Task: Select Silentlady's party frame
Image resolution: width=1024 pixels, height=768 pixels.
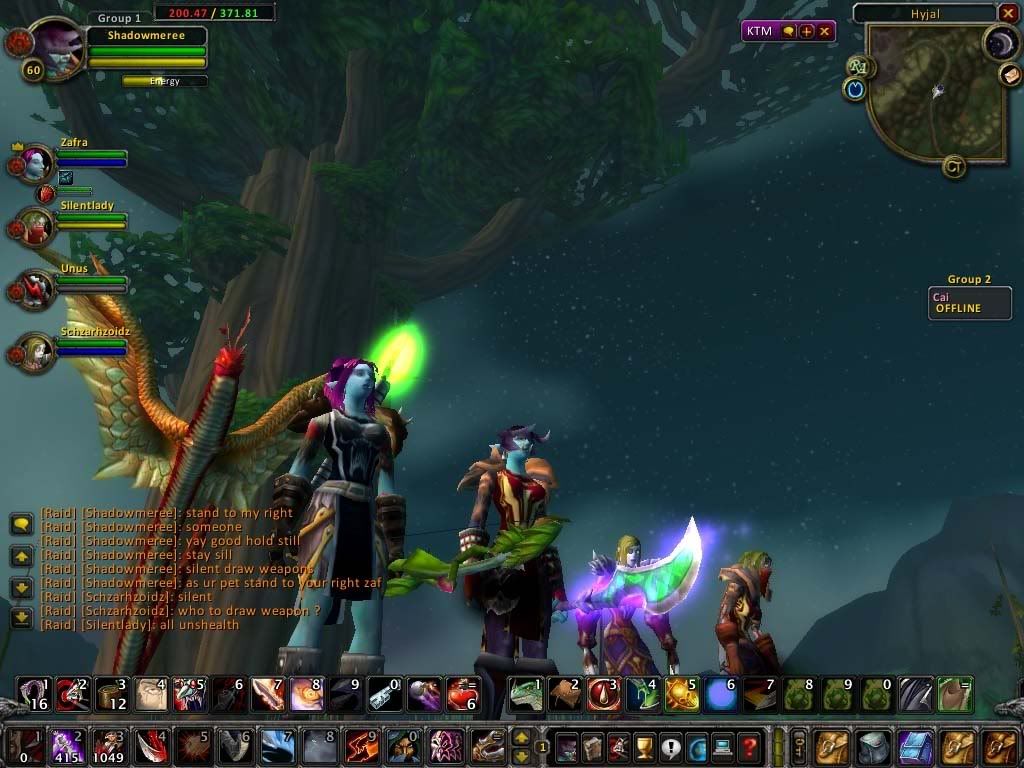Action: 36,225
